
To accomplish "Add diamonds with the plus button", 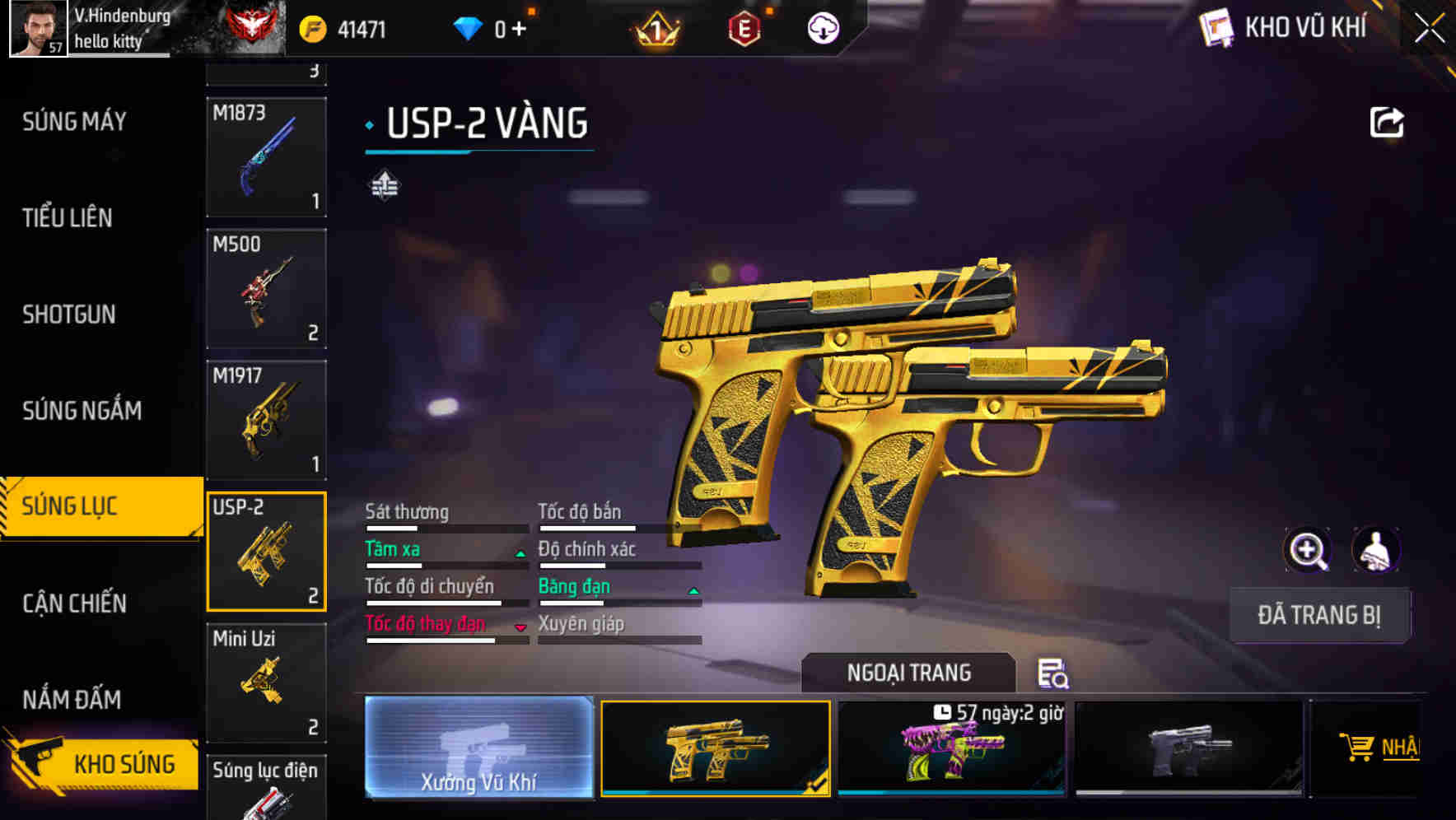I will [x=519, y=30].
